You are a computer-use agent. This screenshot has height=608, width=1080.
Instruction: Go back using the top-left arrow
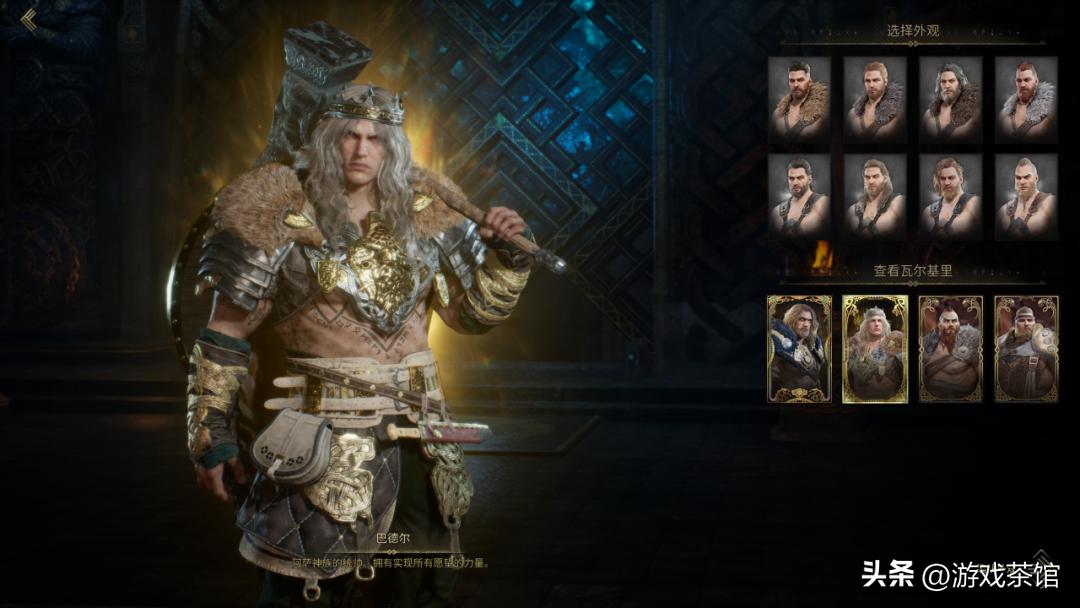28,20
